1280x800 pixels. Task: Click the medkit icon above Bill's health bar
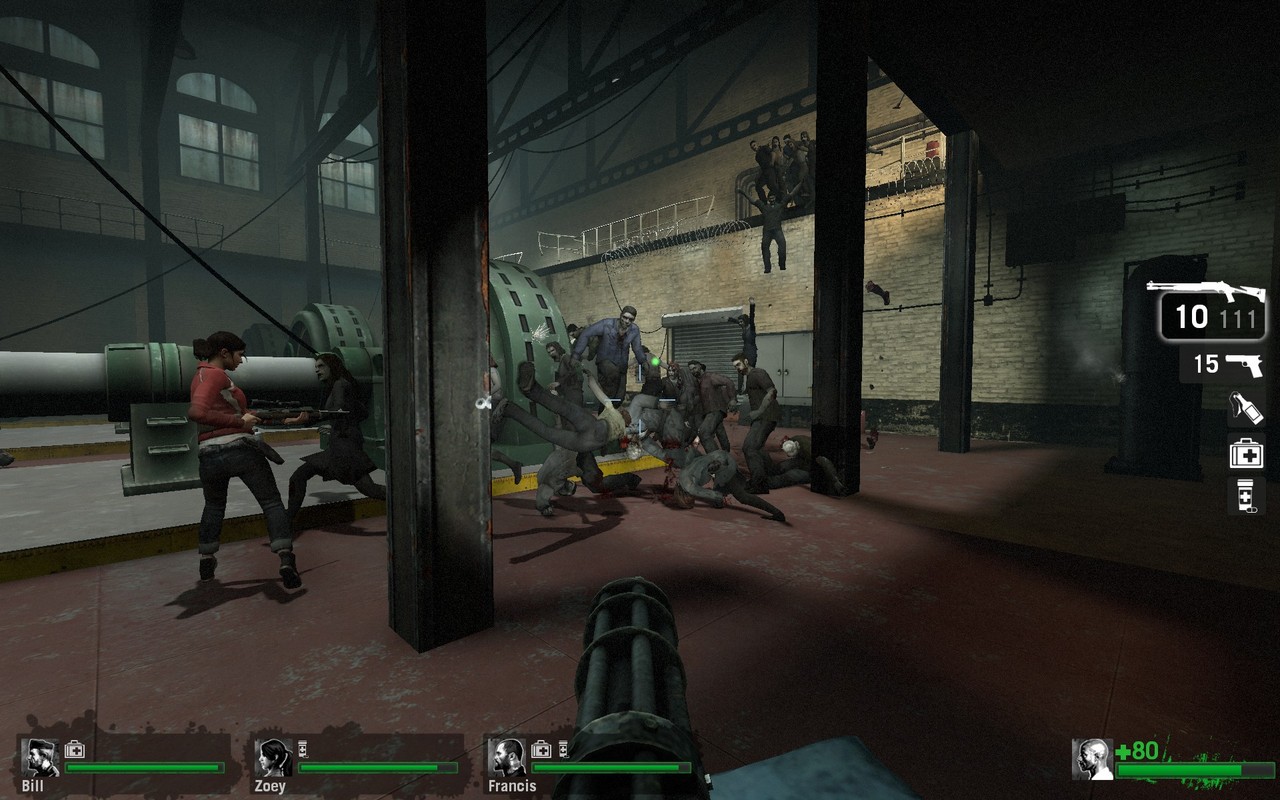75,749
